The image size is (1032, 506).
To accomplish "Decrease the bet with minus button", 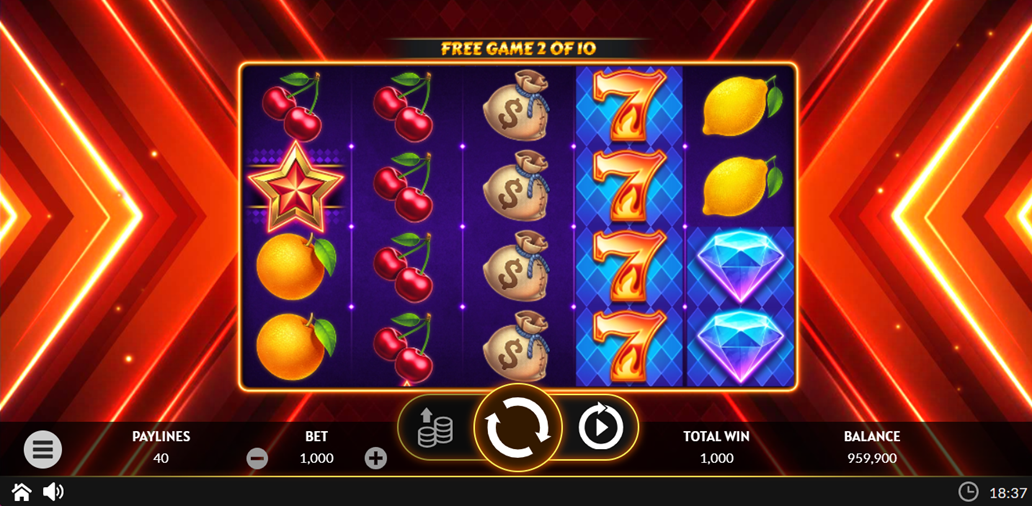I will (257, 459).
